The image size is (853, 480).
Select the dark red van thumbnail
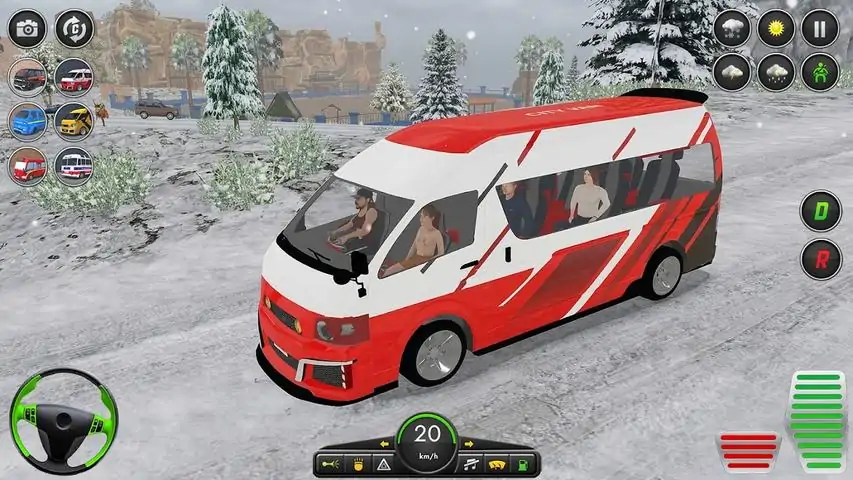click(27, 76)
